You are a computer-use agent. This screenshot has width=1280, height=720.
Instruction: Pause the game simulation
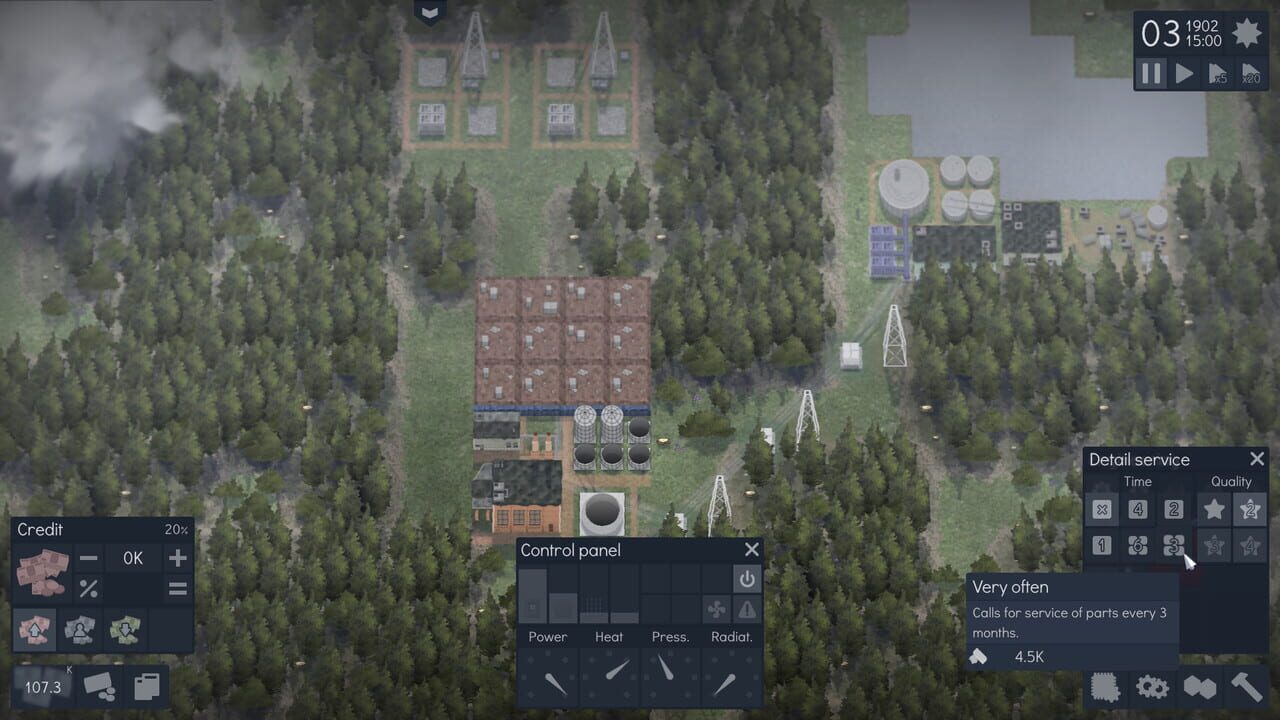click(1150, 73)
